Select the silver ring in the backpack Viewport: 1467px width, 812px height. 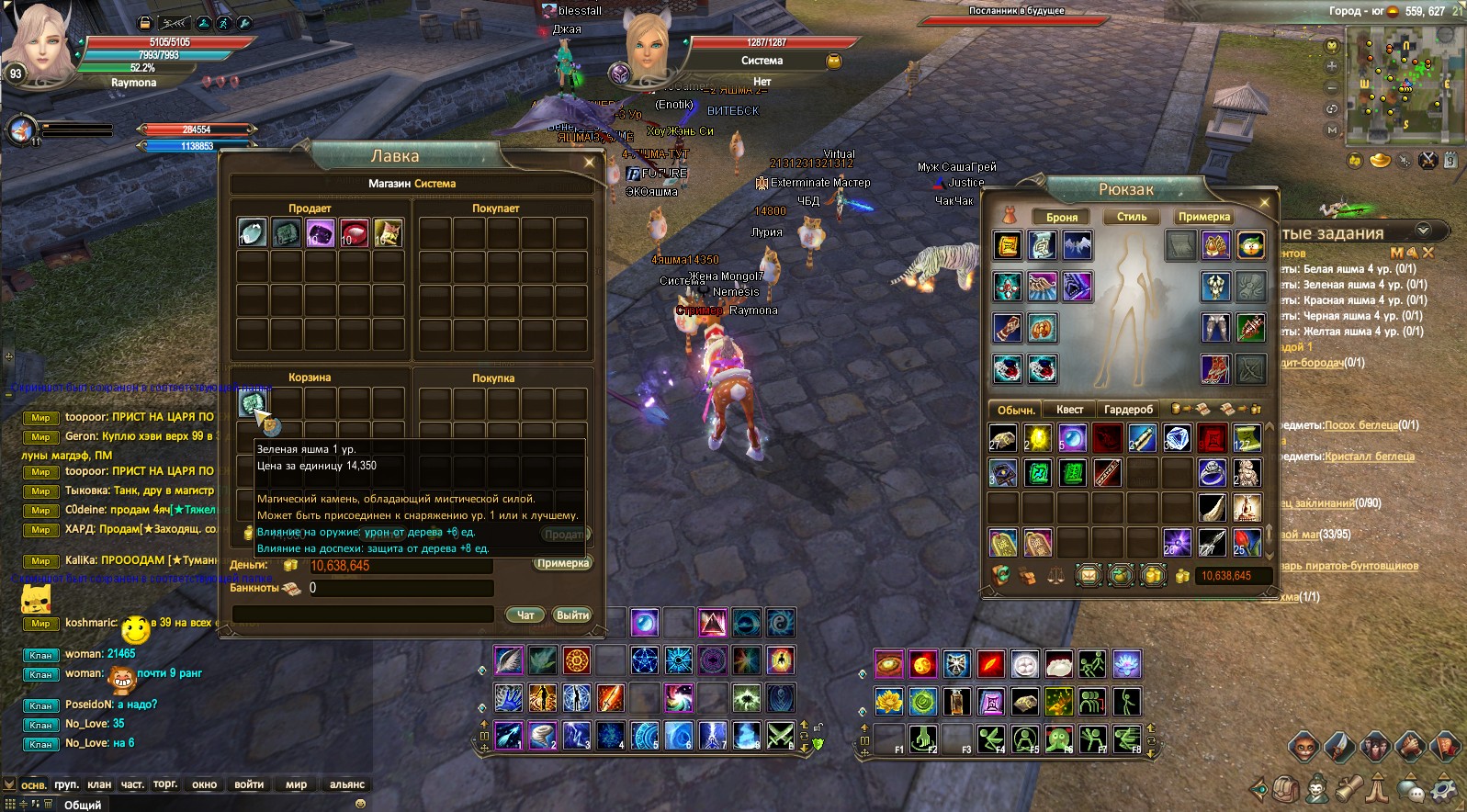pos(1213,473)
